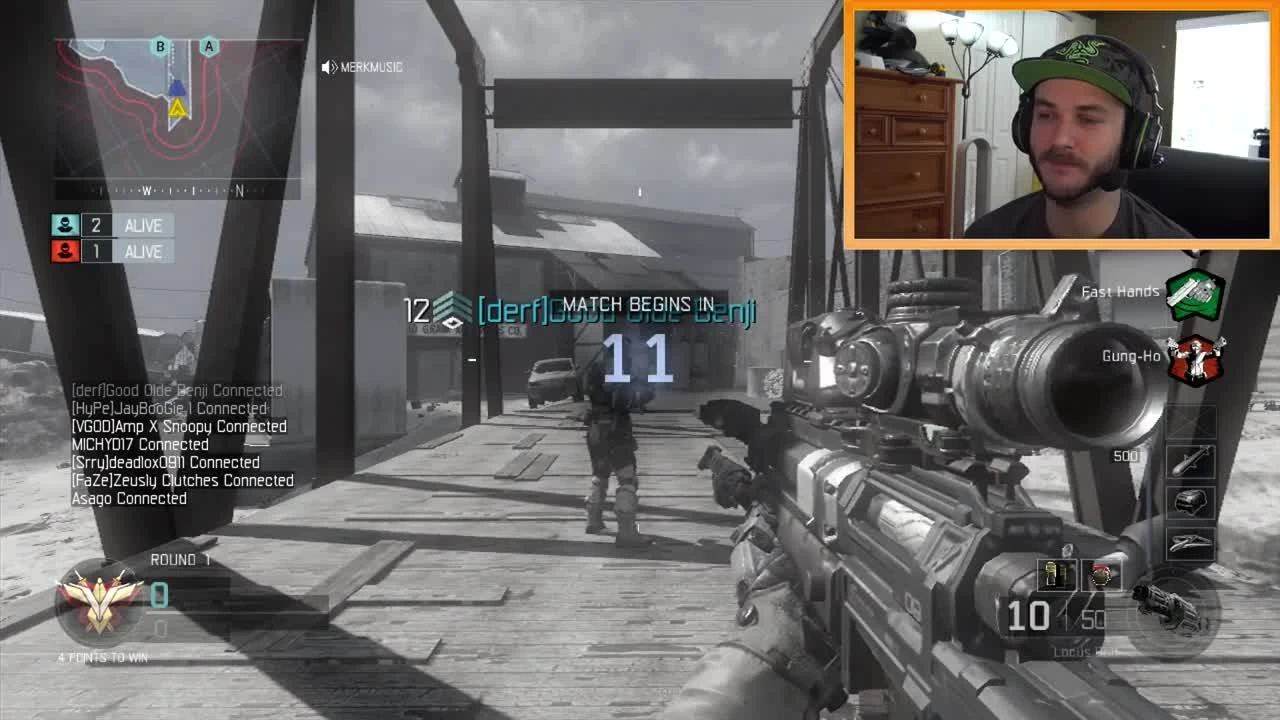Click the care package killstreak icon
The height and width of the screenshot is (720, 1280).
pos(1192,501)
